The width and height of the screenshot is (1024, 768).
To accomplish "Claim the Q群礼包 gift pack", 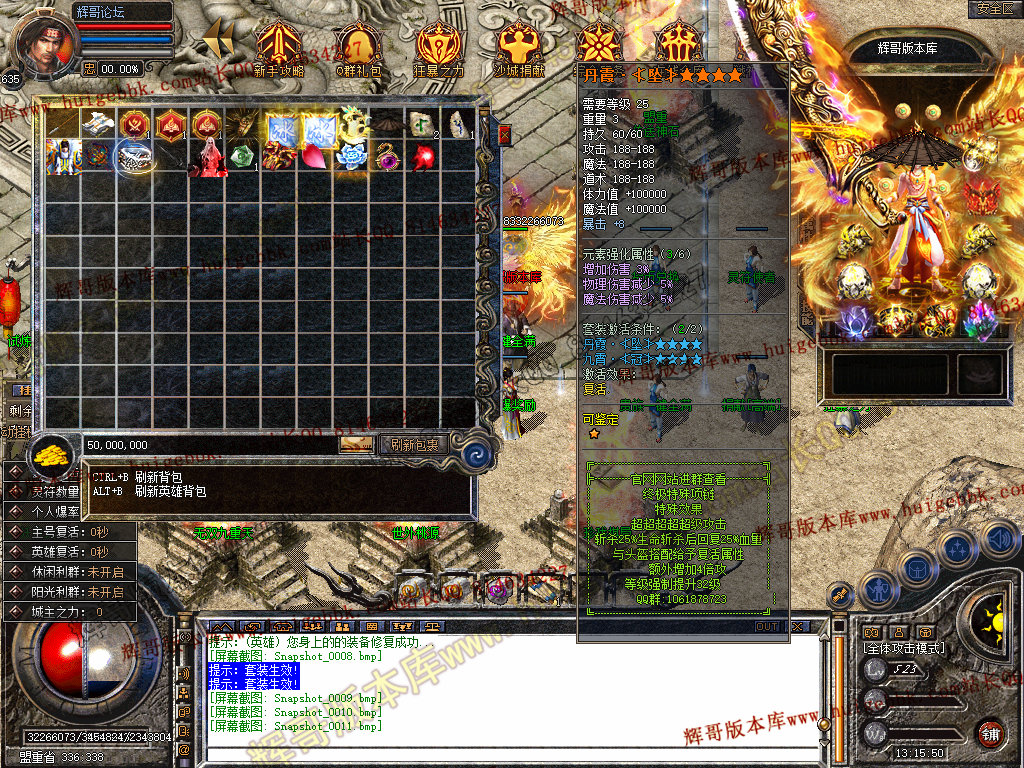I will click(358, 48).
